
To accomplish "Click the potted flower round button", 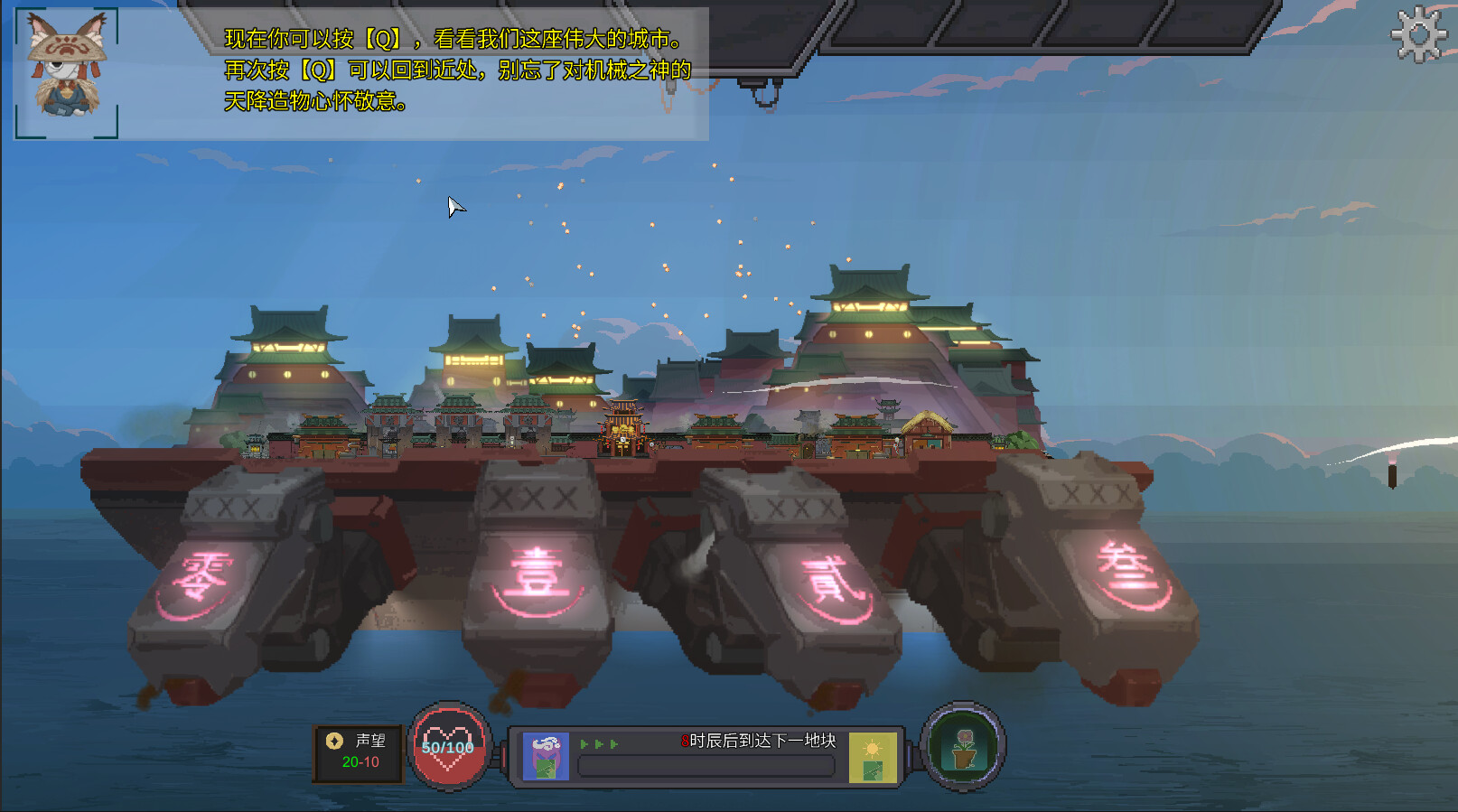I will (x=963, y=748).
